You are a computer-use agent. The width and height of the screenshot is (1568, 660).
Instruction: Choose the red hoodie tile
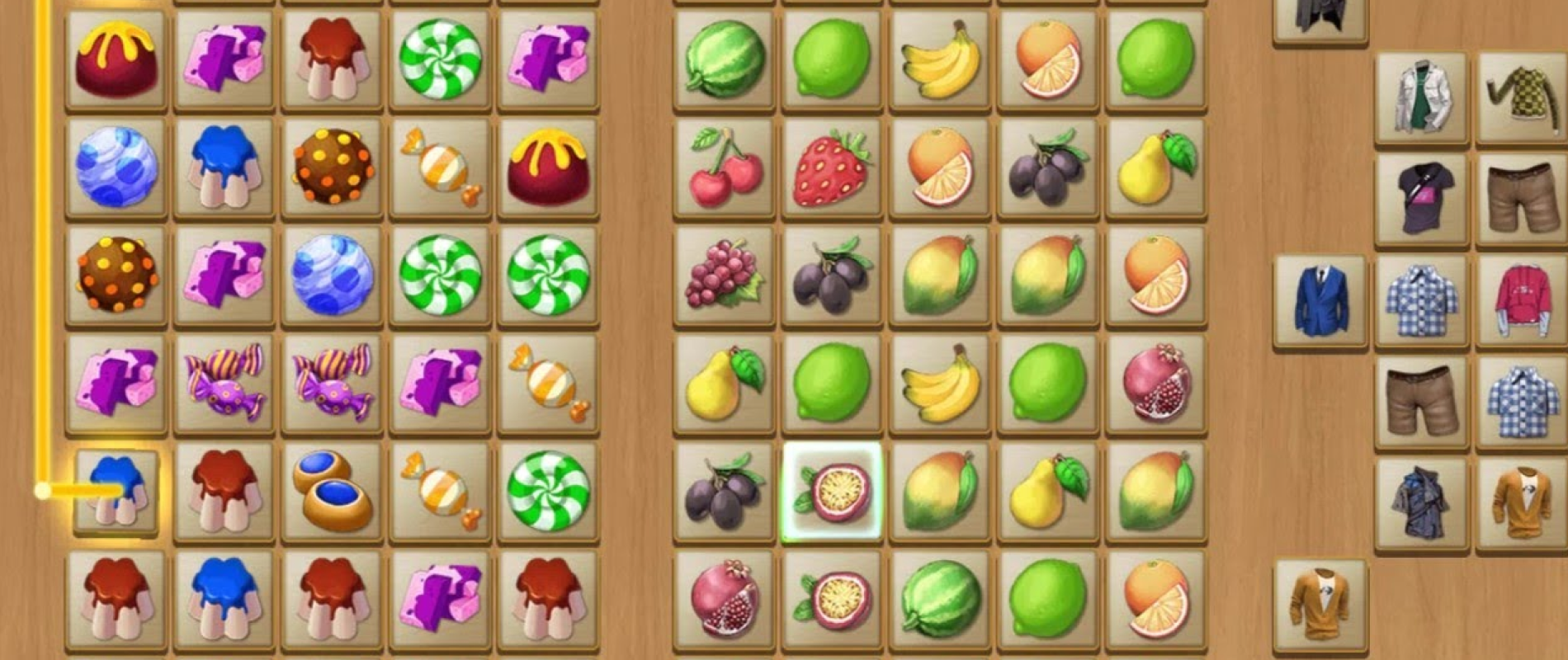(x=1522, y=300)
